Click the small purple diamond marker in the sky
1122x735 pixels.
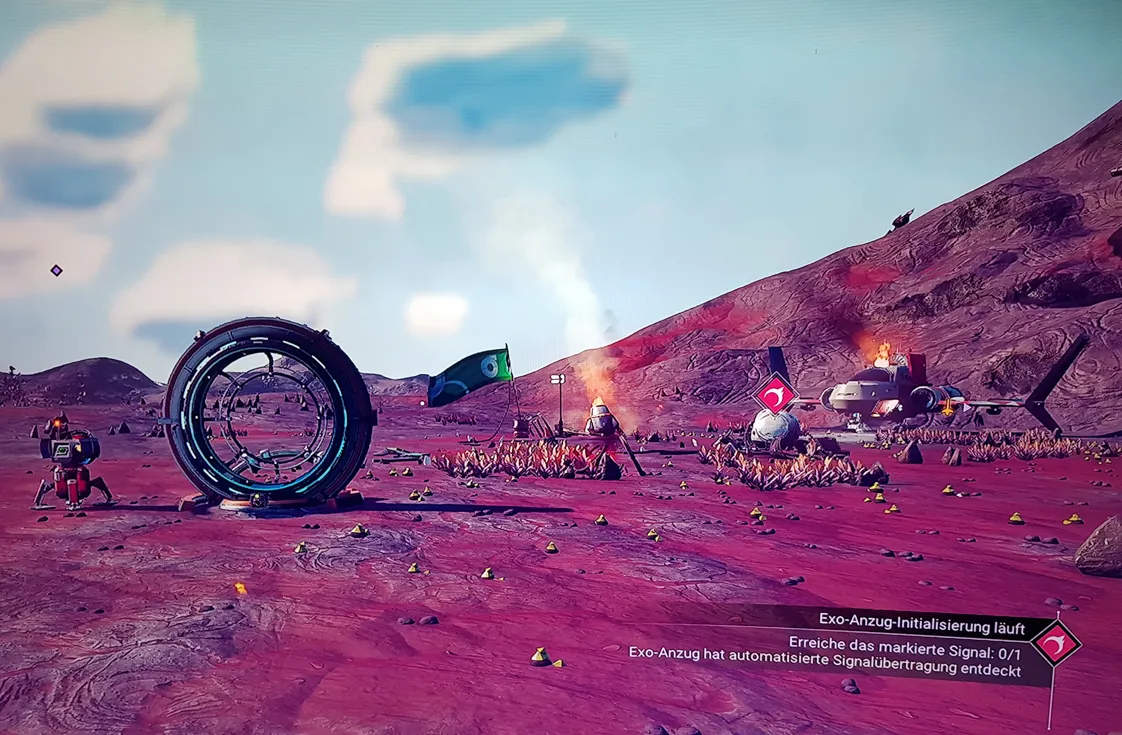56,270
